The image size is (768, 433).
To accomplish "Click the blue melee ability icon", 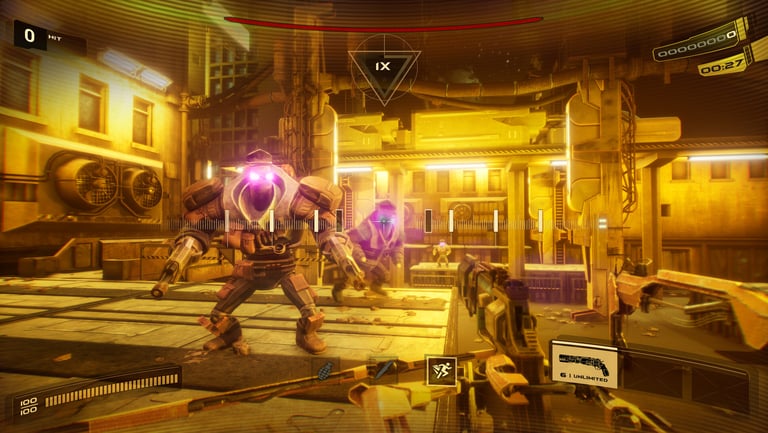I will (384, 369).
